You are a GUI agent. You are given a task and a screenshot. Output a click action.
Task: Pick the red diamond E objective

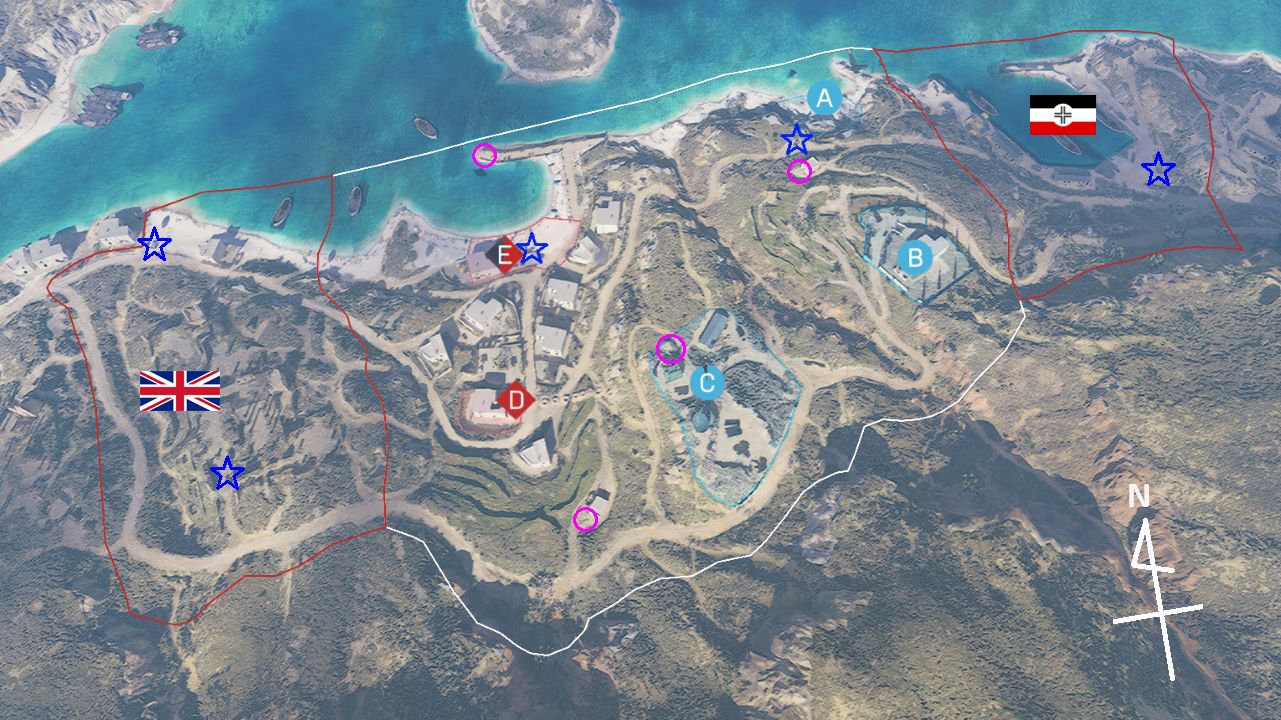pos(505,254)
